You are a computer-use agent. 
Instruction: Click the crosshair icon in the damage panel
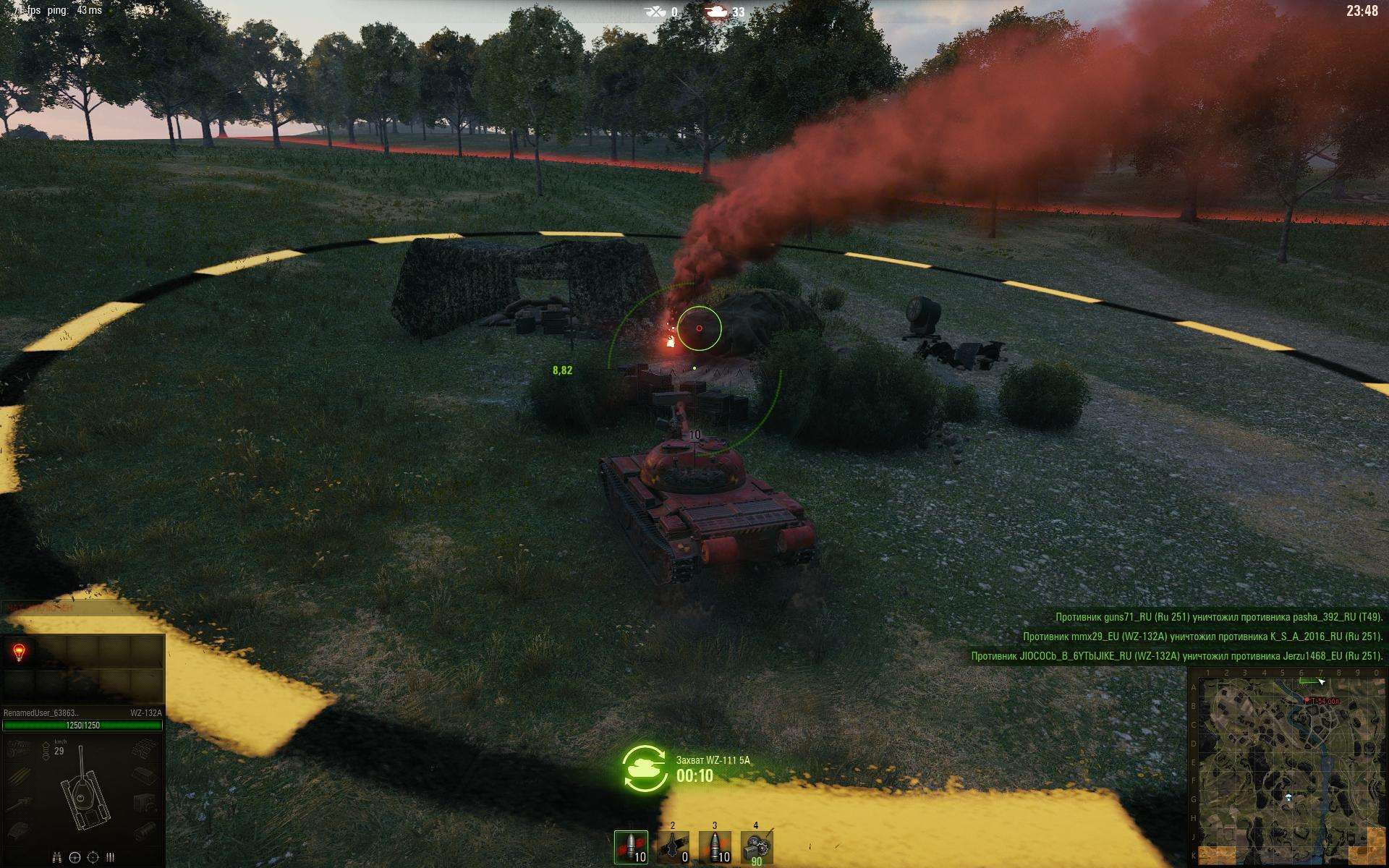93,857
